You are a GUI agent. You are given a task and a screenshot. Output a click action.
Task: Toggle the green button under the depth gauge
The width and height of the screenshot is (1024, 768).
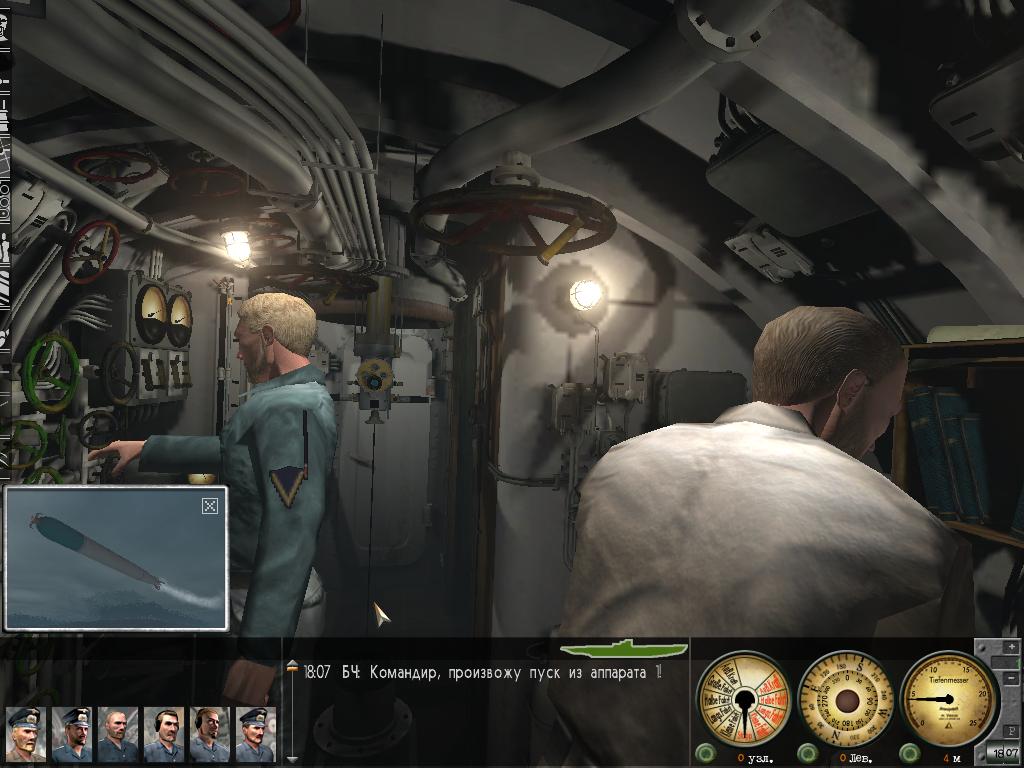(x=909, y=753)
